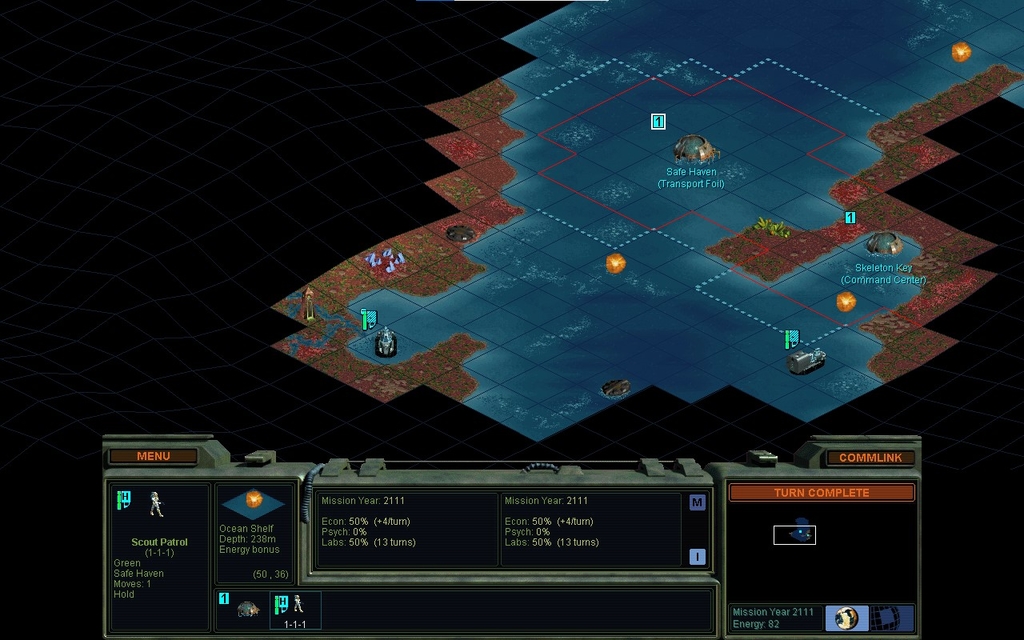
Task: Click the I button in the info panel
Action: tap(697, 557)
